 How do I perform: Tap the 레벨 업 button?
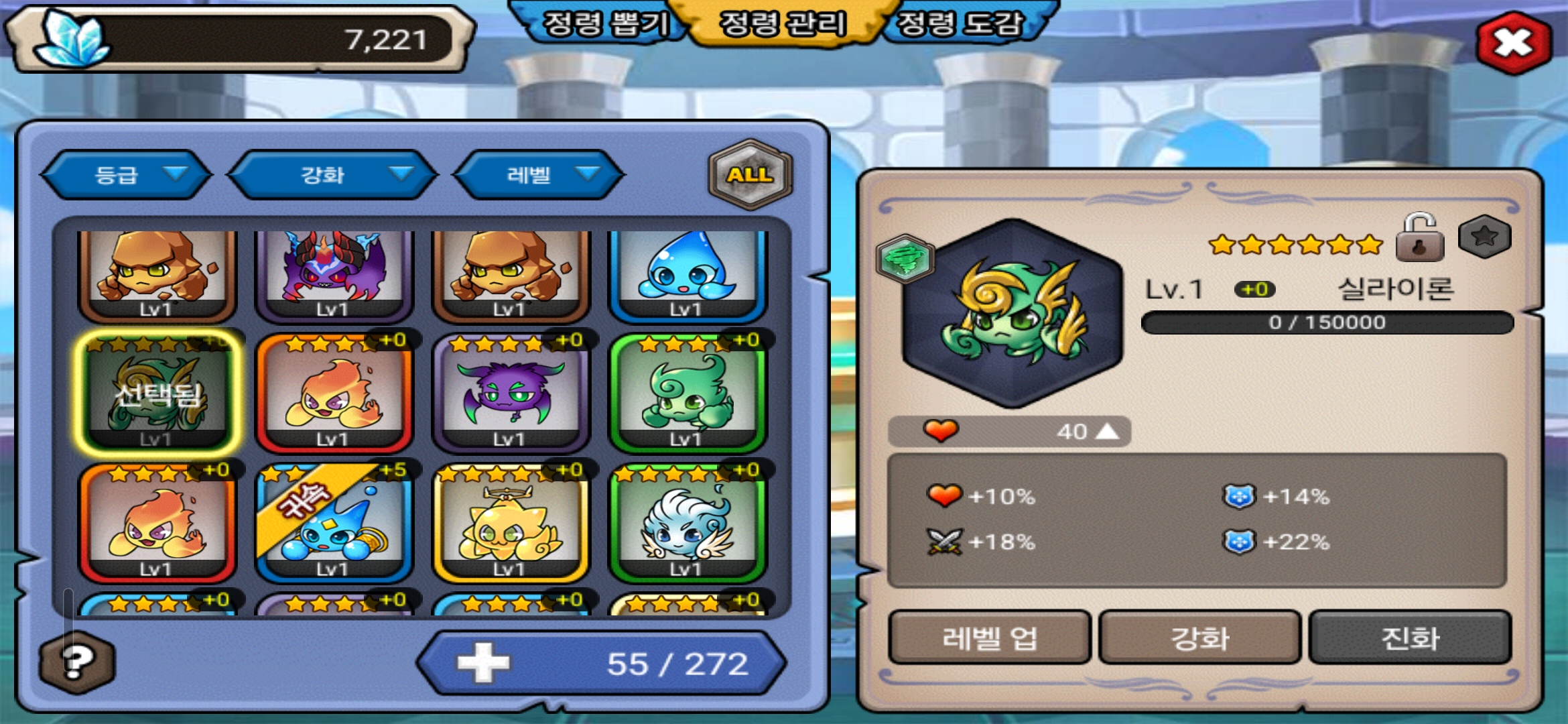pyautogui.click(x=990, y=638)
